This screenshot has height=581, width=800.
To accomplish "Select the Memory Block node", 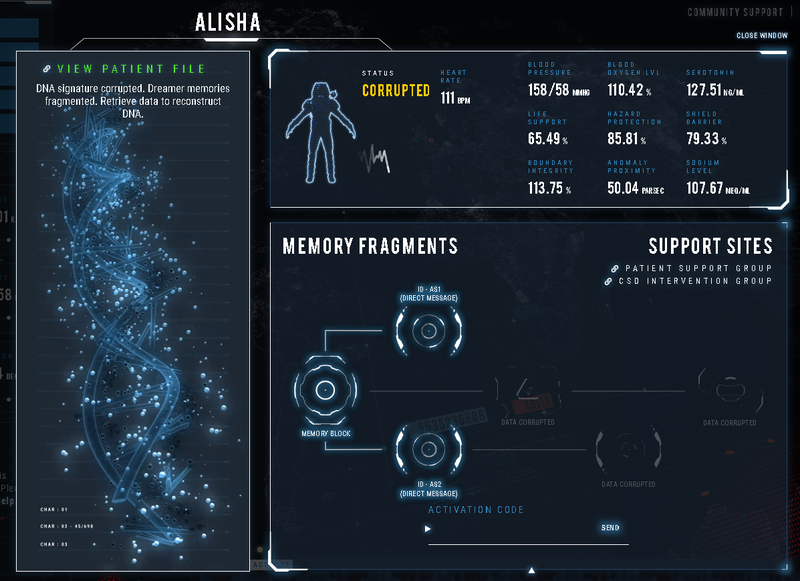I will [326, 390].
